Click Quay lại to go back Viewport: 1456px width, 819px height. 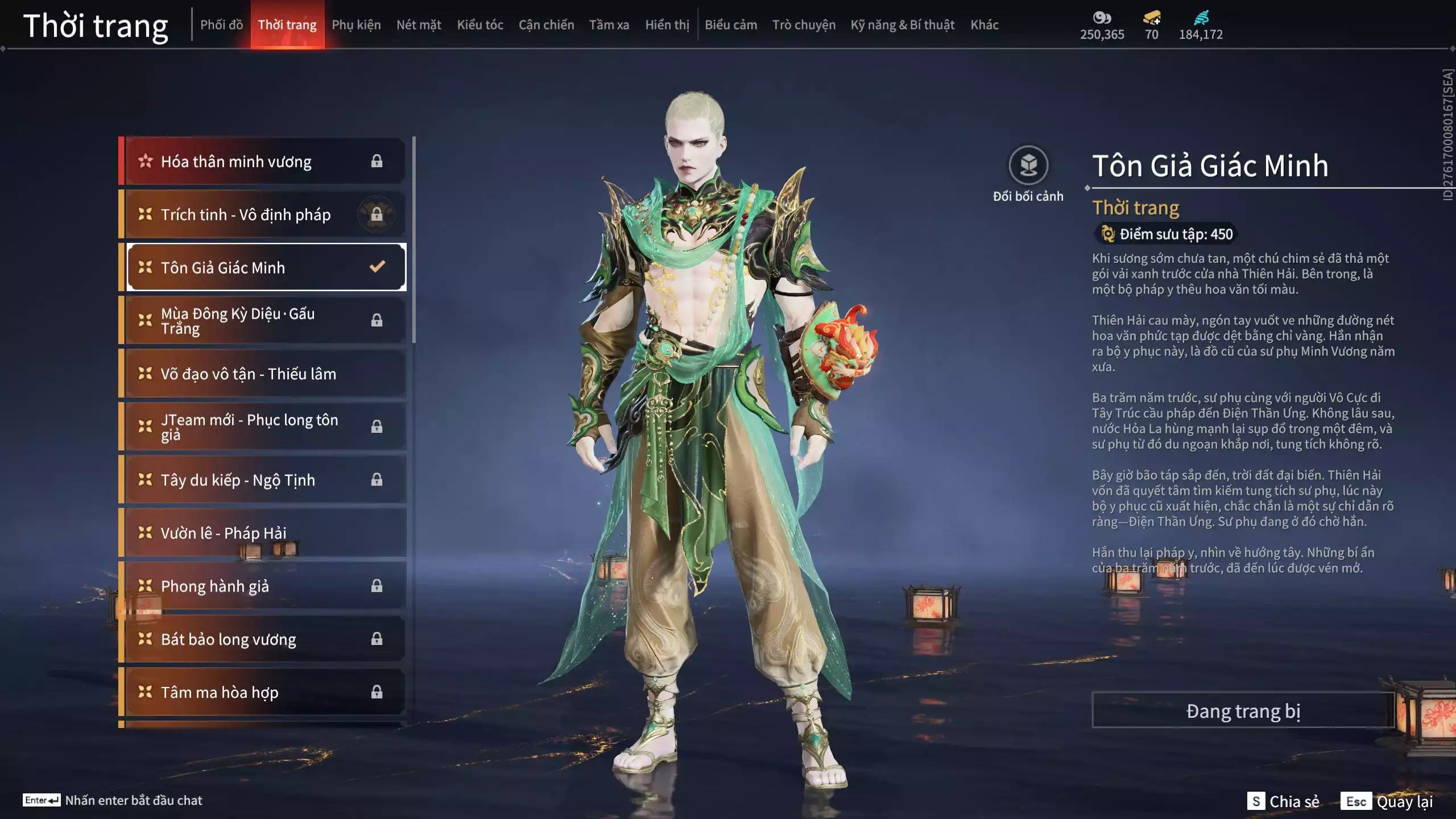[x=1387, y=801]
